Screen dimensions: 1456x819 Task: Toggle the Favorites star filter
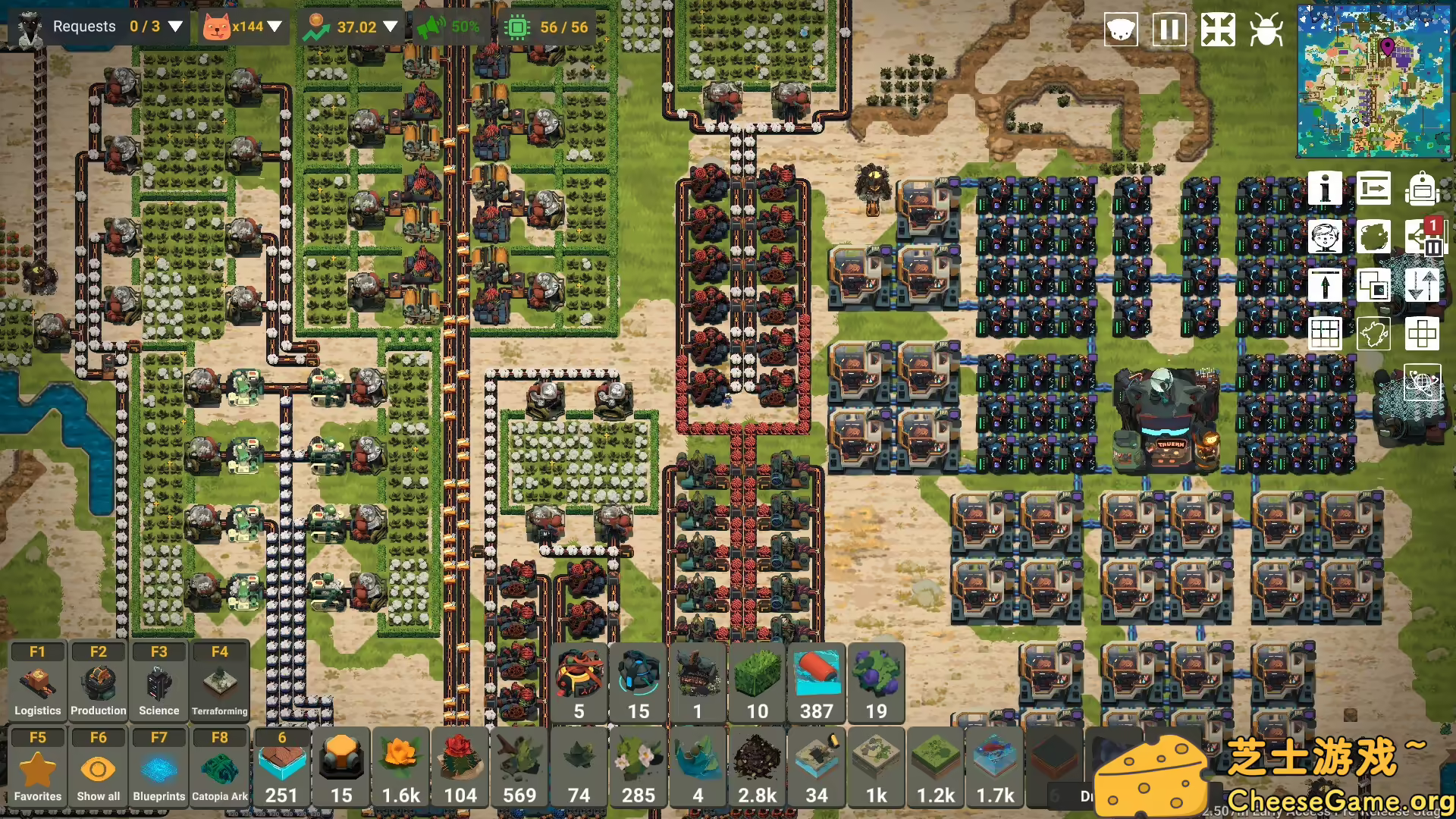[37, 766]
